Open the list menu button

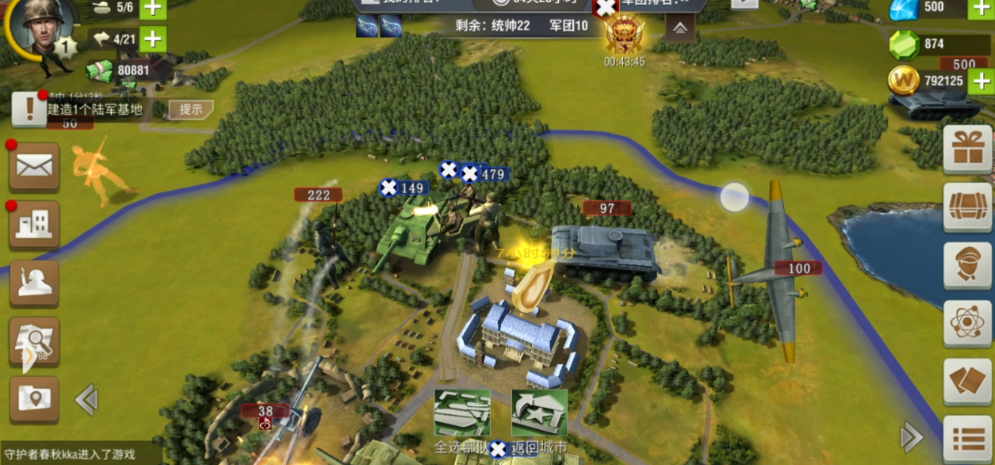coord(968,440)
